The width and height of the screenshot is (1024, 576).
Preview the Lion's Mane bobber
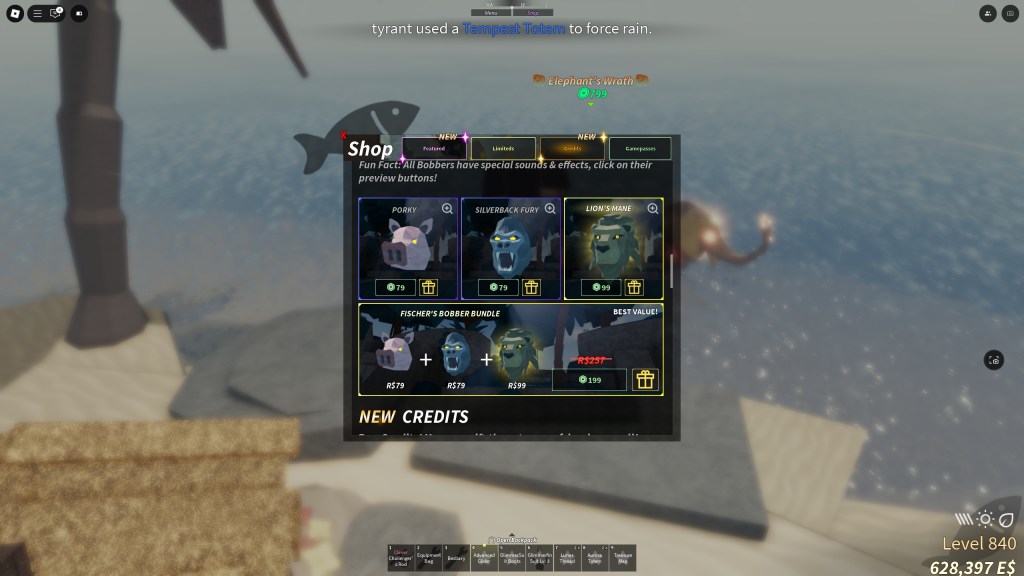[x=653, y=209]
